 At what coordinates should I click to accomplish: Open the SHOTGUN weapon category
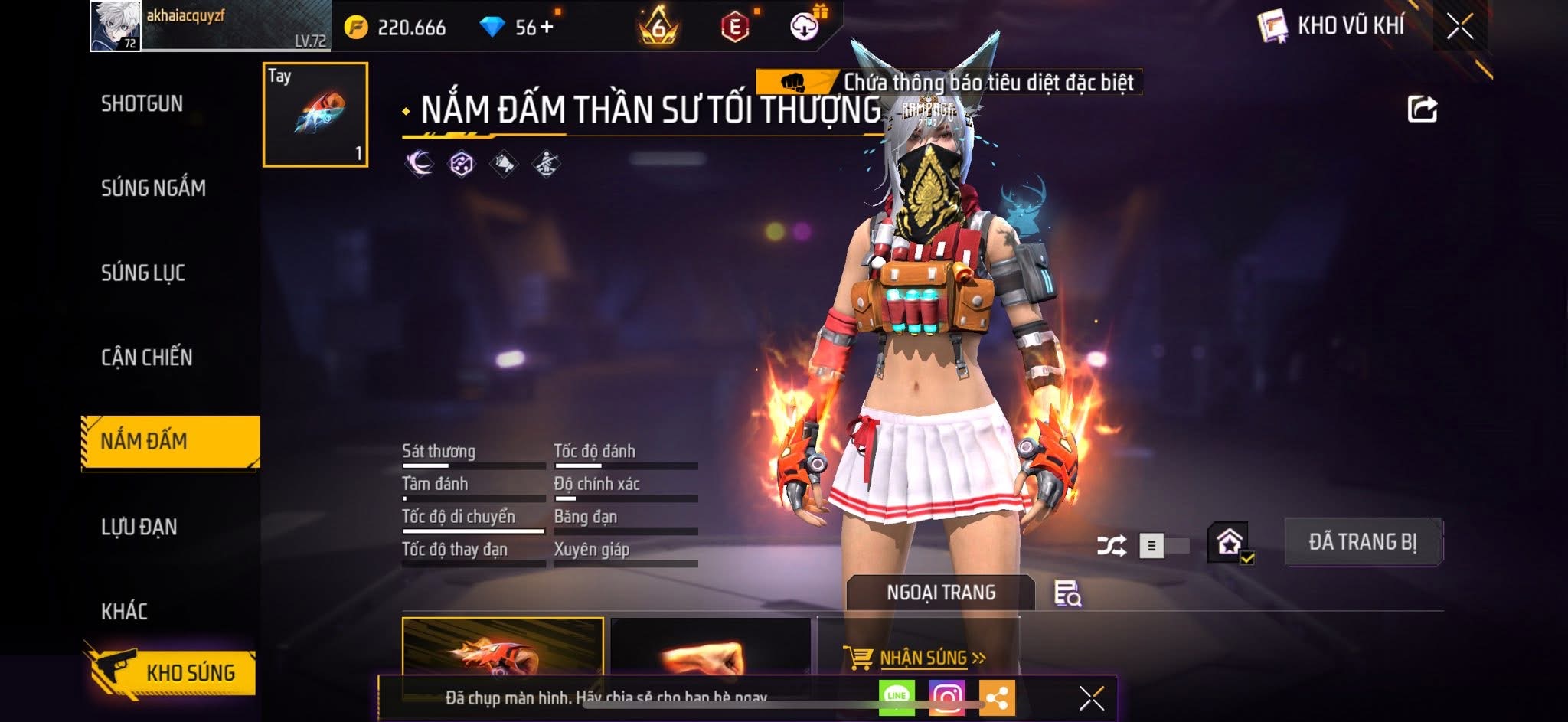[142, 103]
